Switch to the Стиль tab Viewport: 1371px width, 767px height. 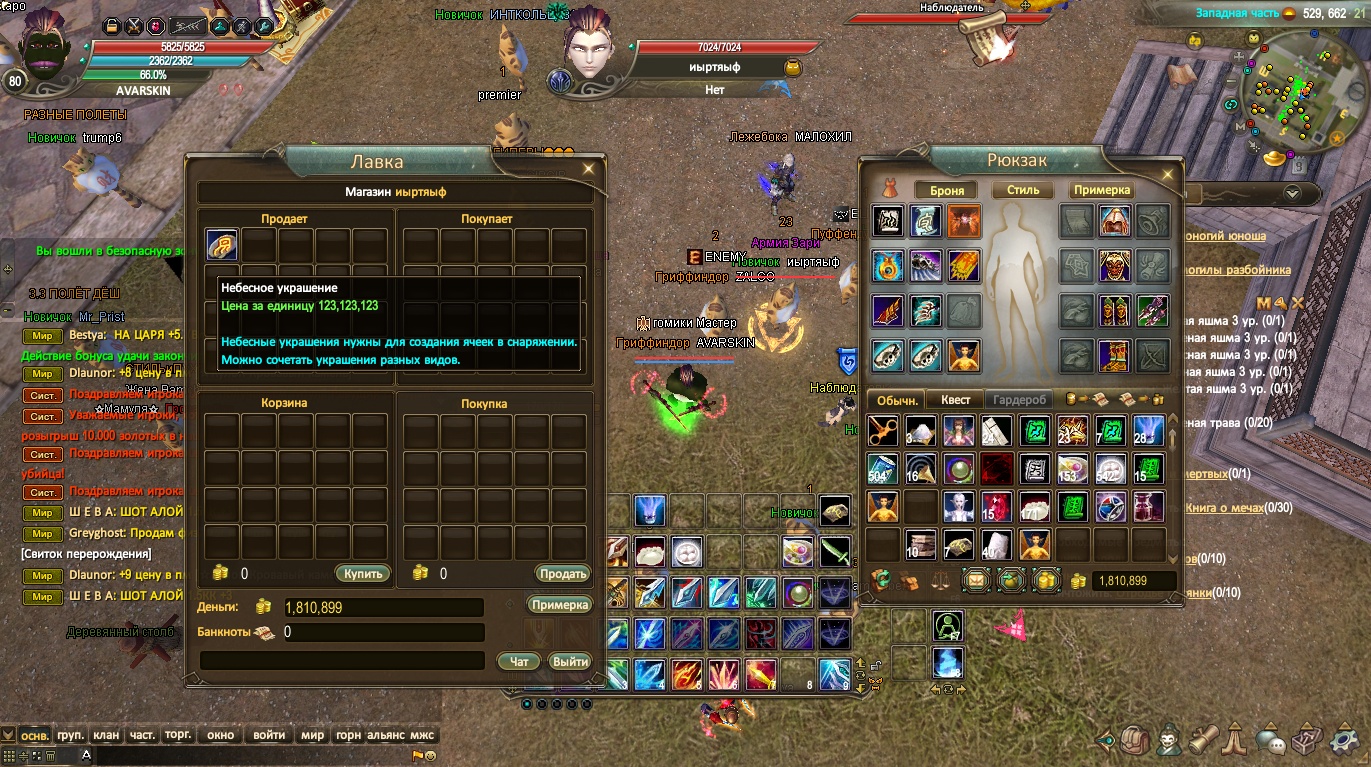click(x=1022, y=190)
